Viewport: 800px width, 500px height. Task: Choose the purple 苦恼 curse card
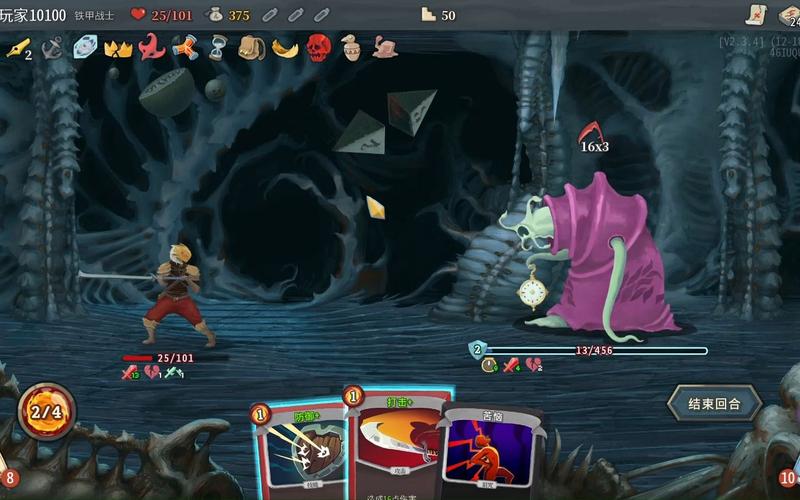(x=491, y=450)
